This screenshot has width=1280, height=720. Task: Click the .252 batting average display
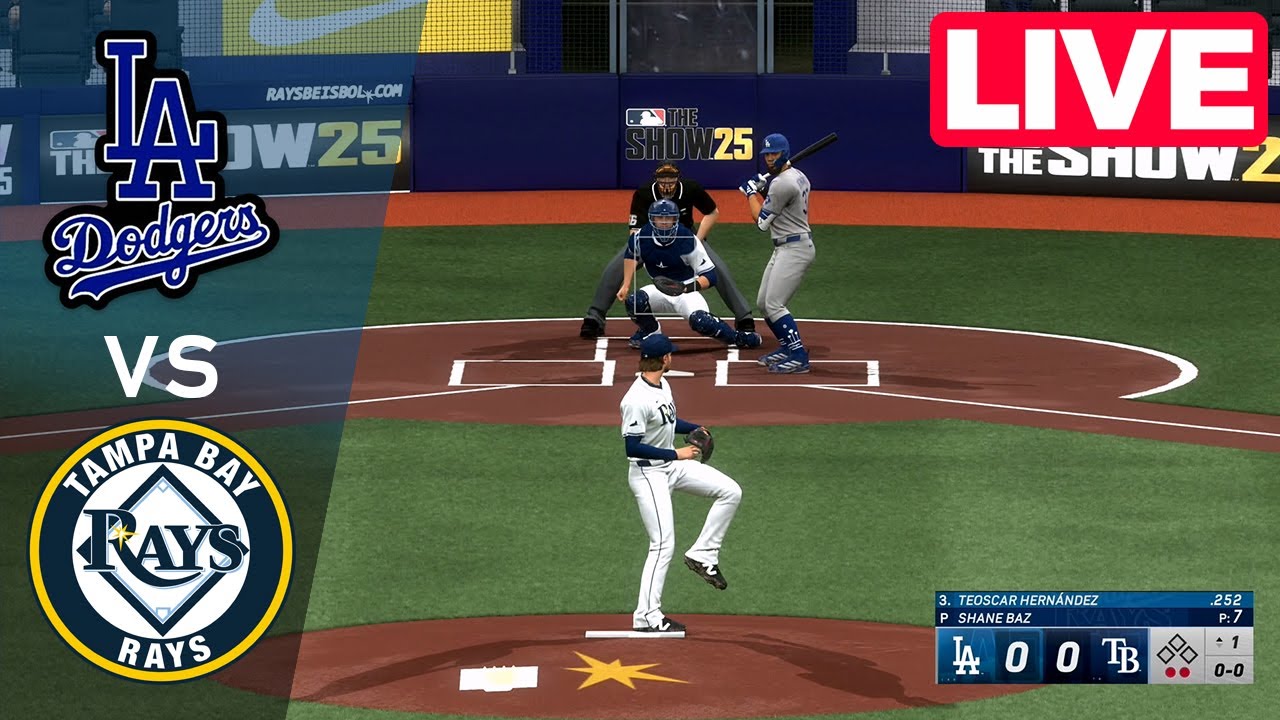tap(1225, 600)
